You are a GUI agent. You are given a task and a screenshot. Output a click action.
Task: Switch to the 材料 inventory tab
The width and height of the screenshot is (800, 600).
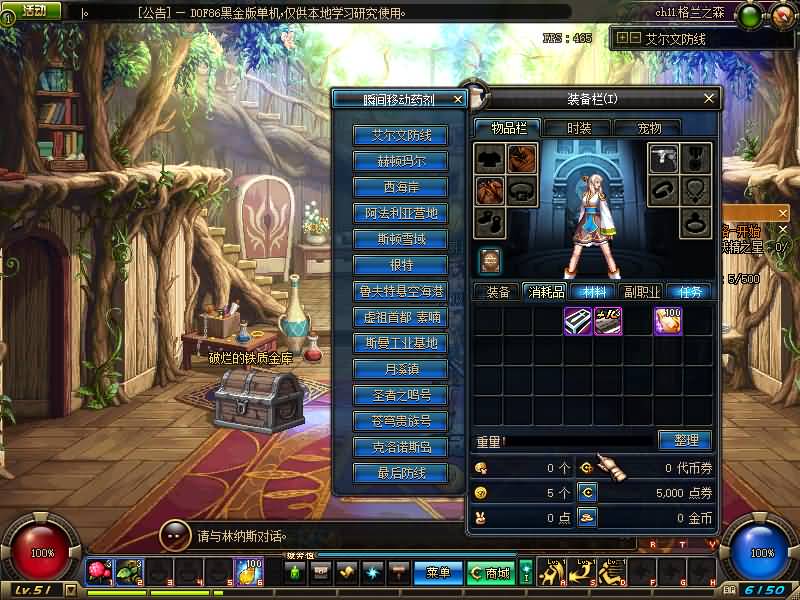pos(594,292)
